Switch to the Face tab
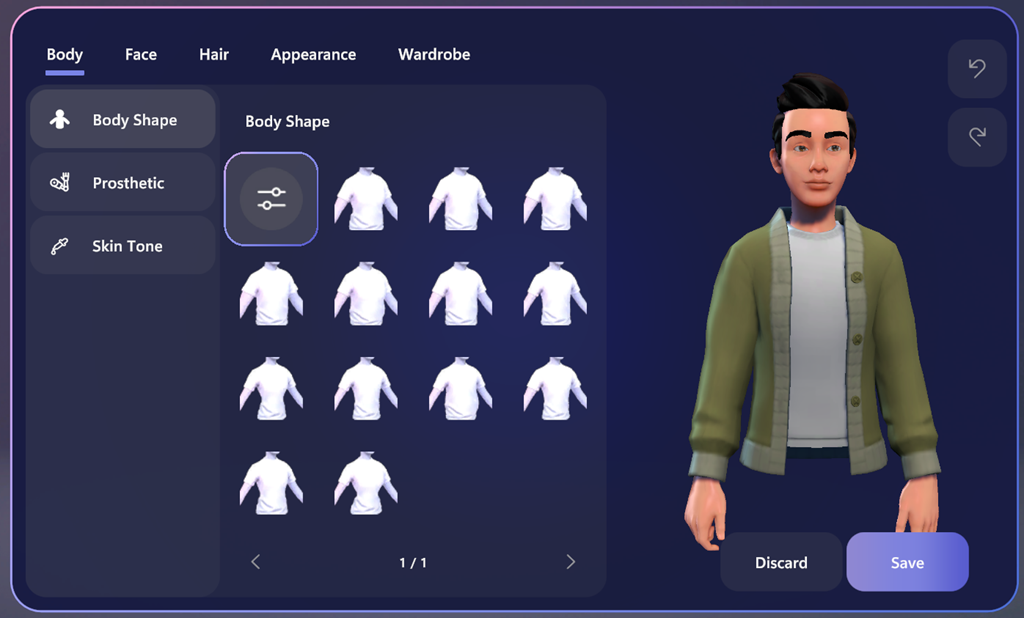Screen dimensions: 1024x618 tap(141, 55)
